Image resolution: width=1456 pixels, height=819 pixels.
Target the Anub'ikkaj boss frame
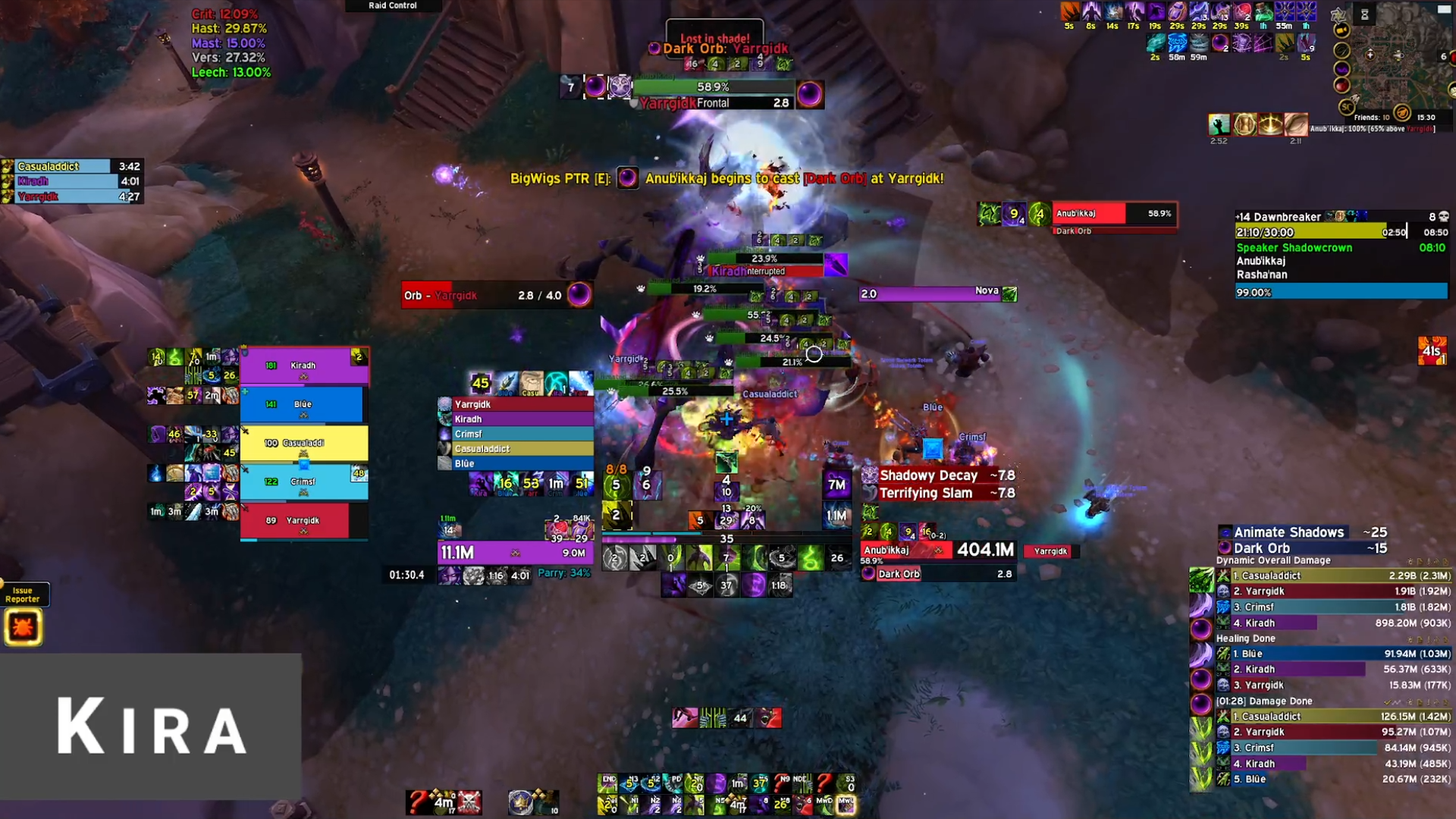pos(1113,214)
